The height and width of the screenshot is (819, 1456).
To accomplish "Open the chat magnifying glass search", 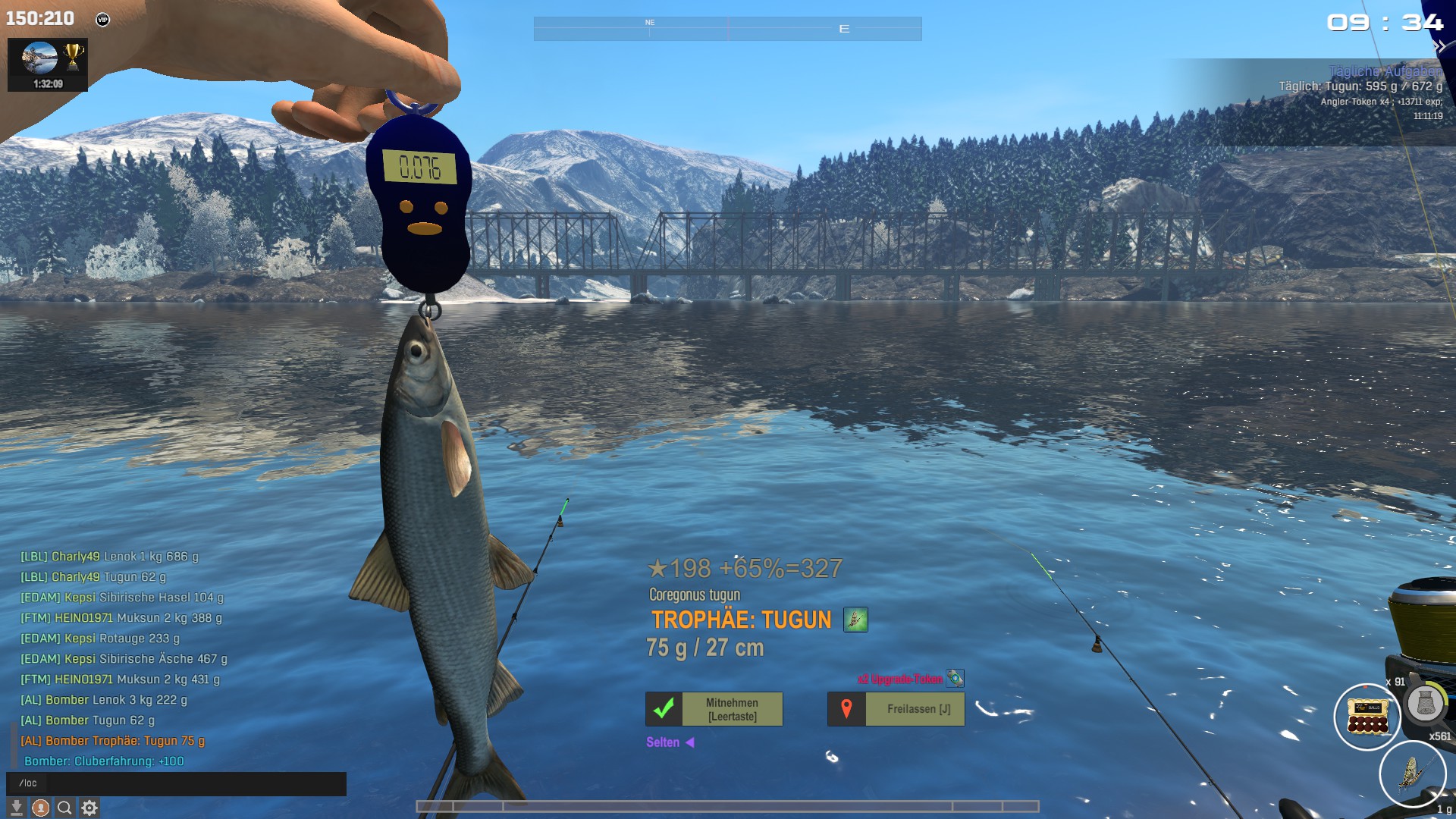I will [65, 808].
